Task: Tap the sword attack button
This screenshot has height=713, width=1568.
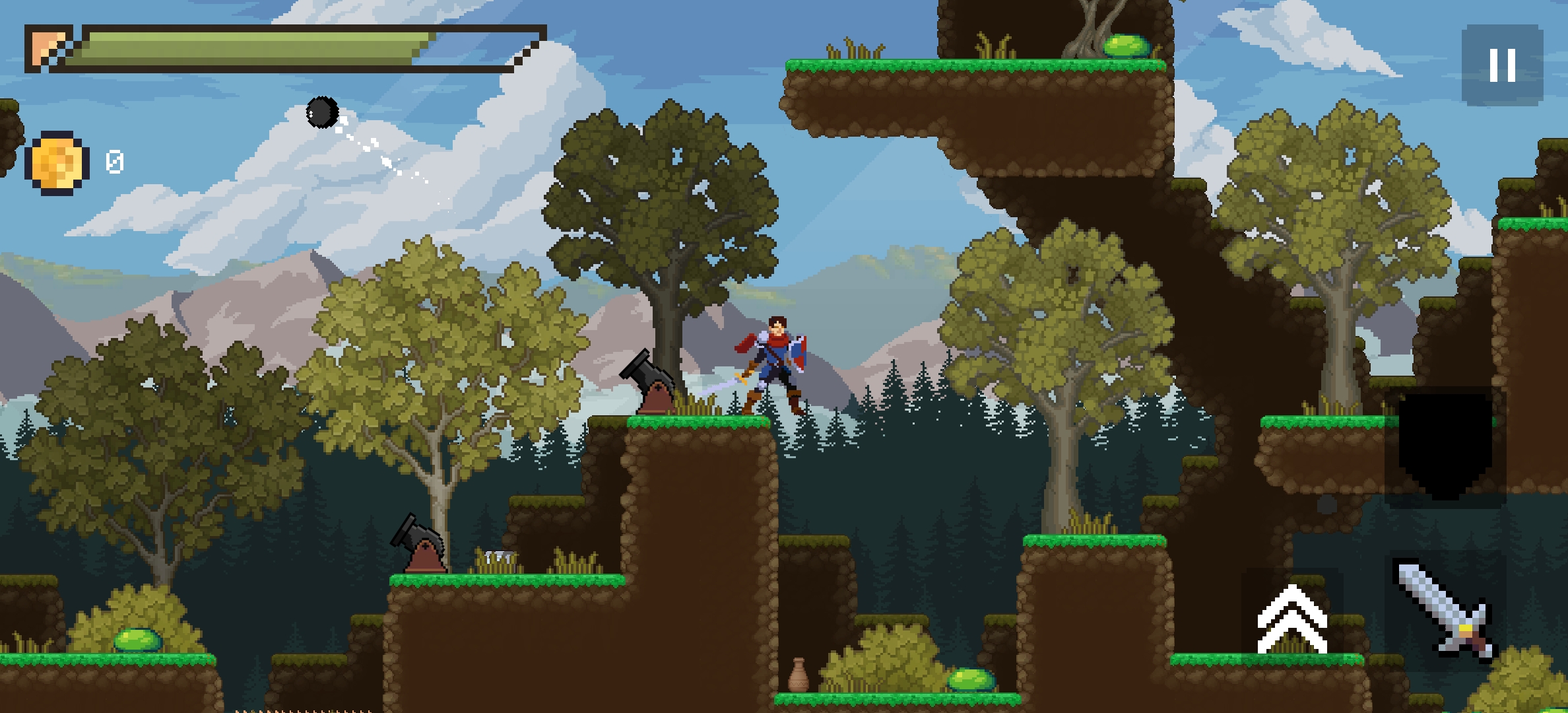Action: click(1445, 611)
